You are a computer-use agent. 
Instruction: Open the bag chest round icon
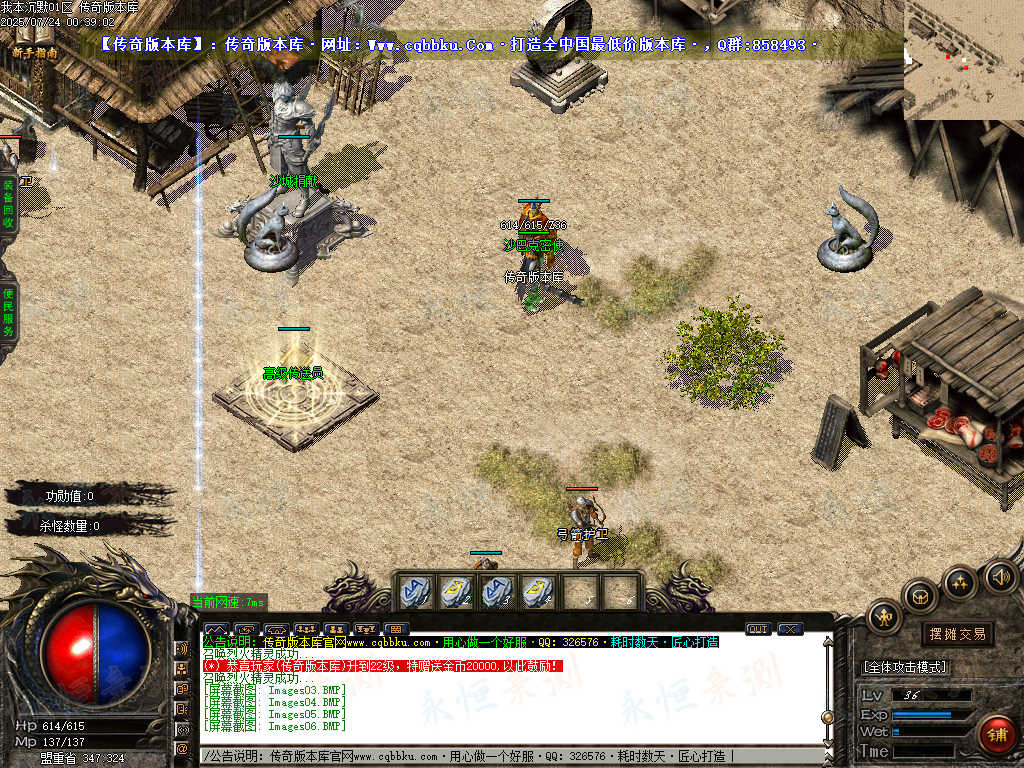coord(920,597)
